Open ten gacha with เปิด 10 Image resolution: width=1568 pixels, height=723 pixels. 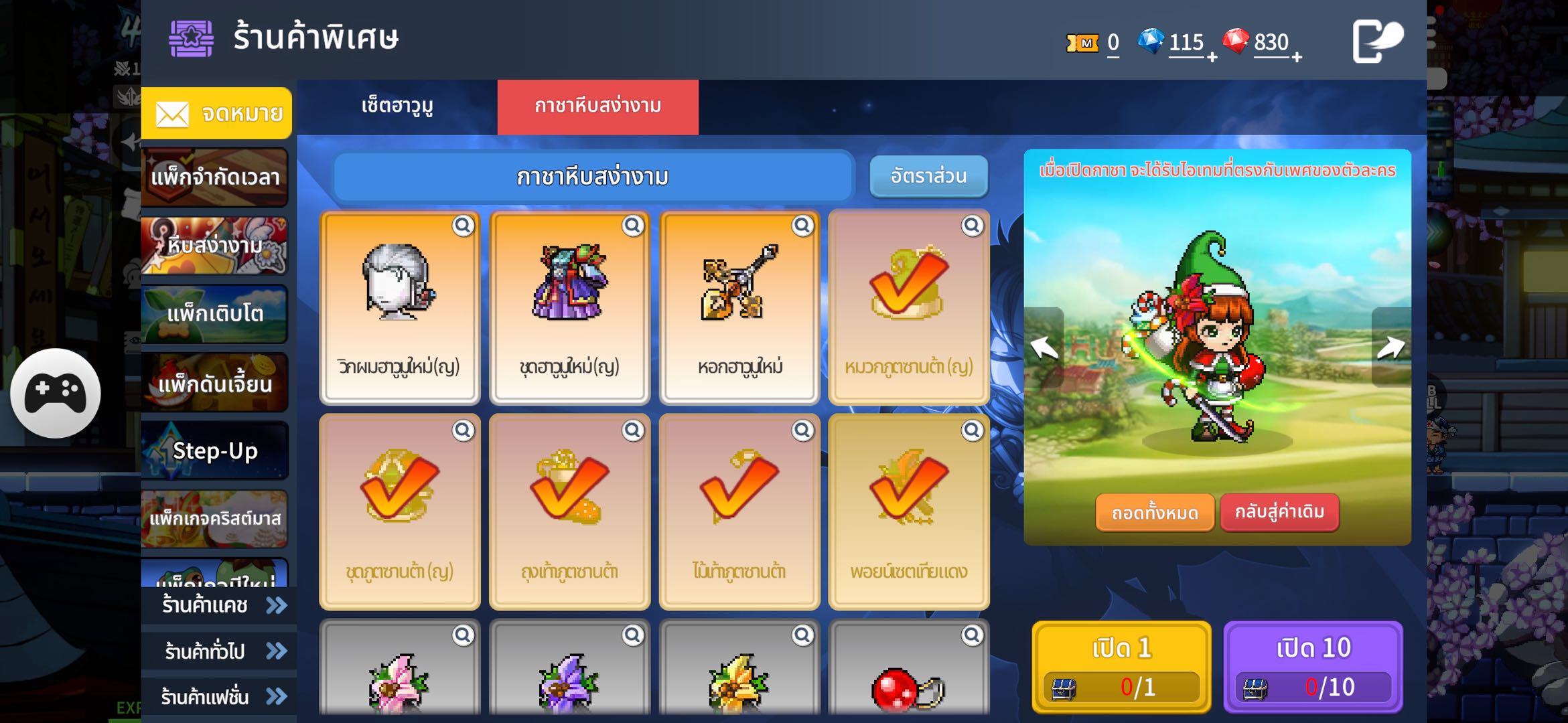click(1313, 666)
